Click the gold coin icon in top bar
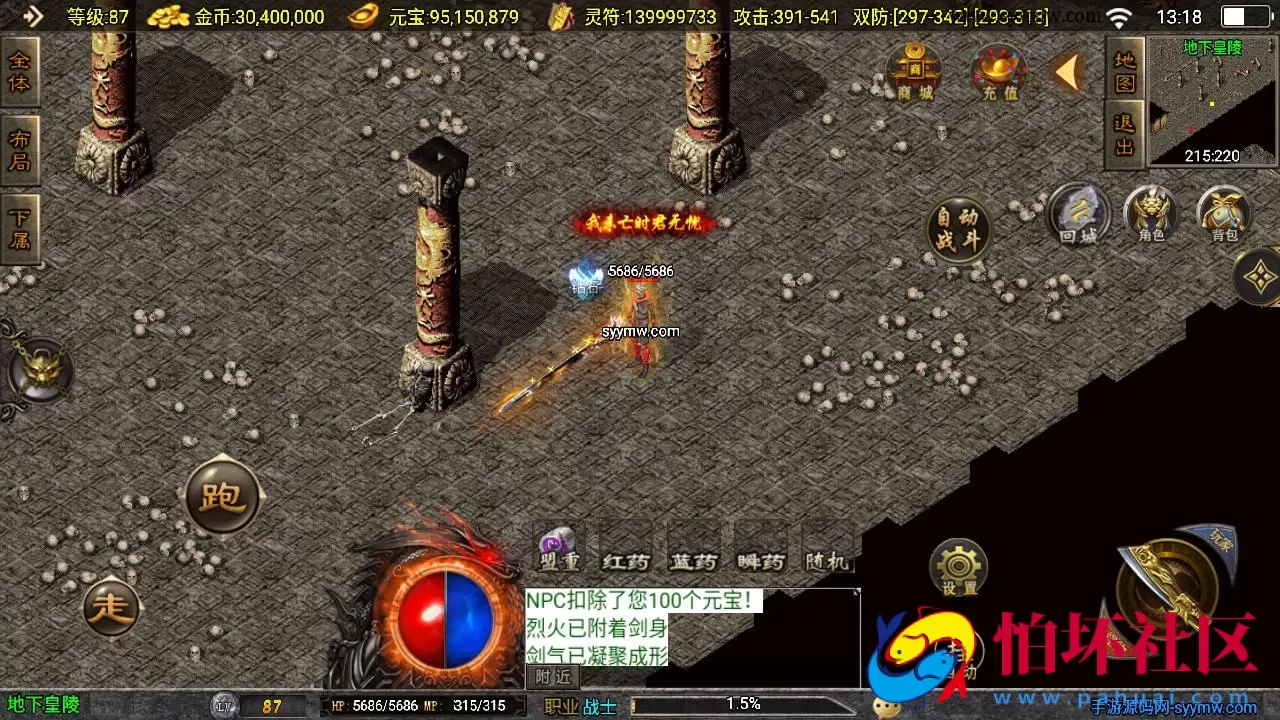The height and width of the screenshot is (720, 1280). [167, 16]
